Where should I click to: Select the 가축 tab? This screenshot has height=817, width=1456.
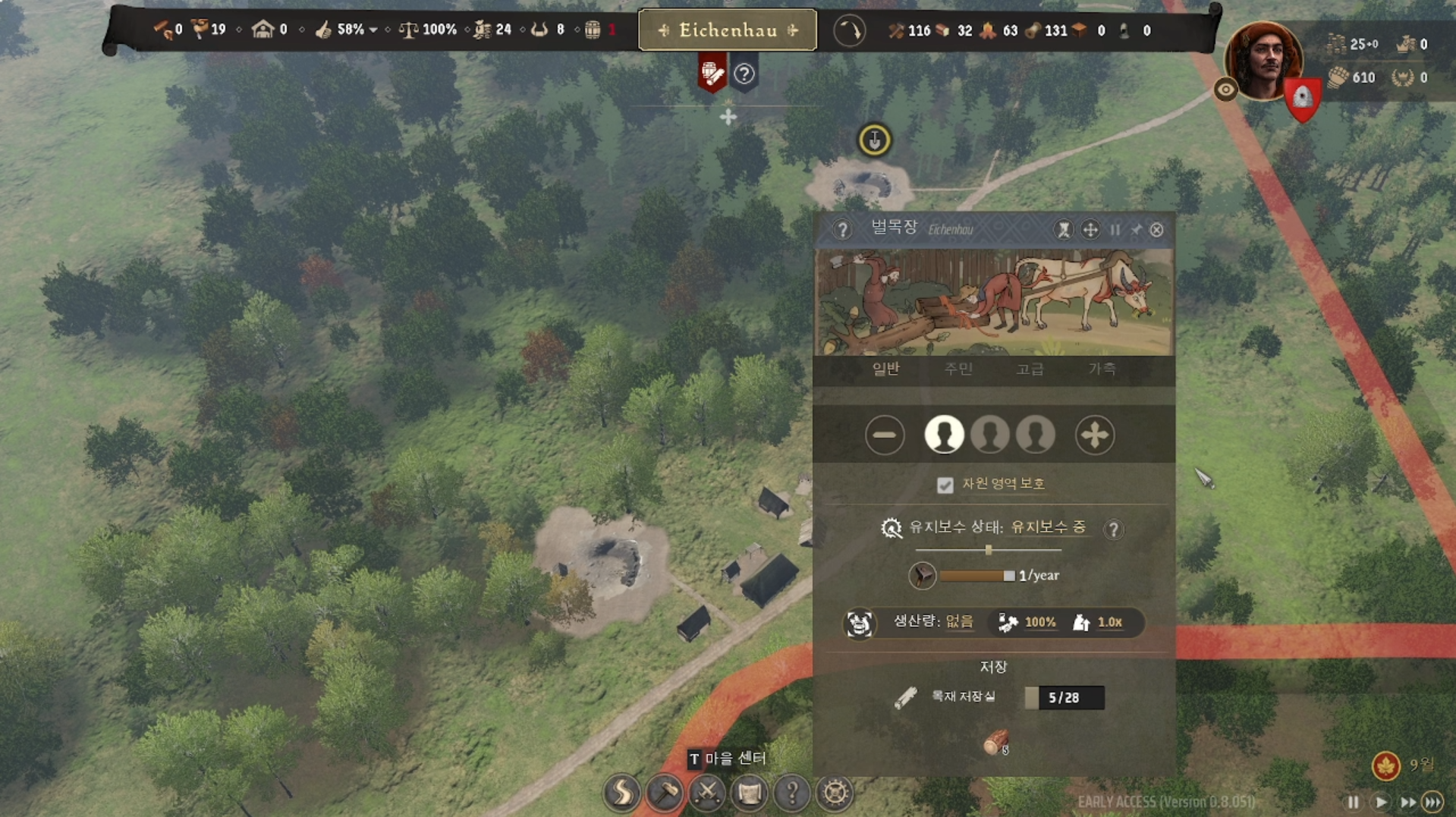(1102, 369)
